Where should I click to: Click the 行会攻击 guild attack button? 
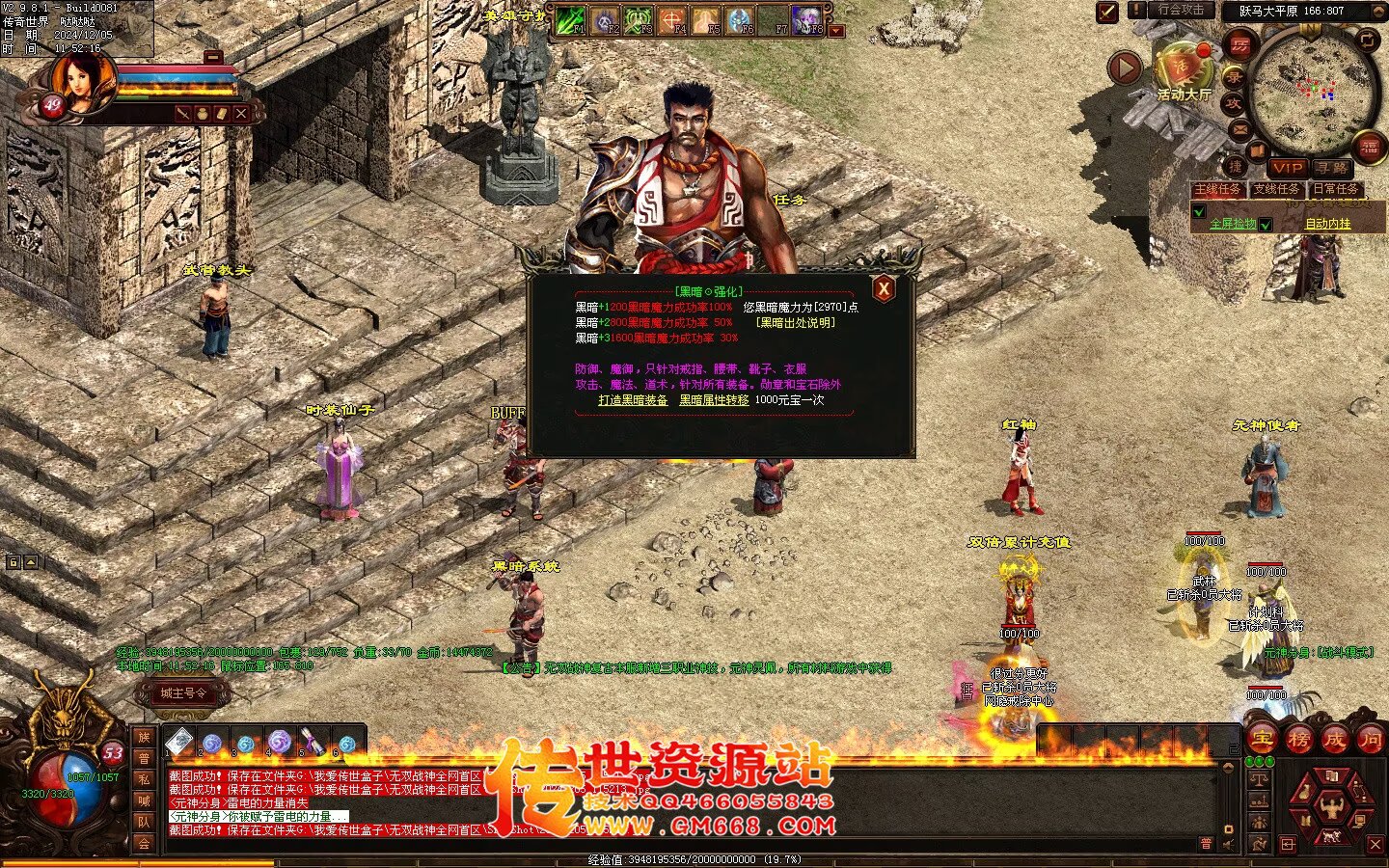1182,11
